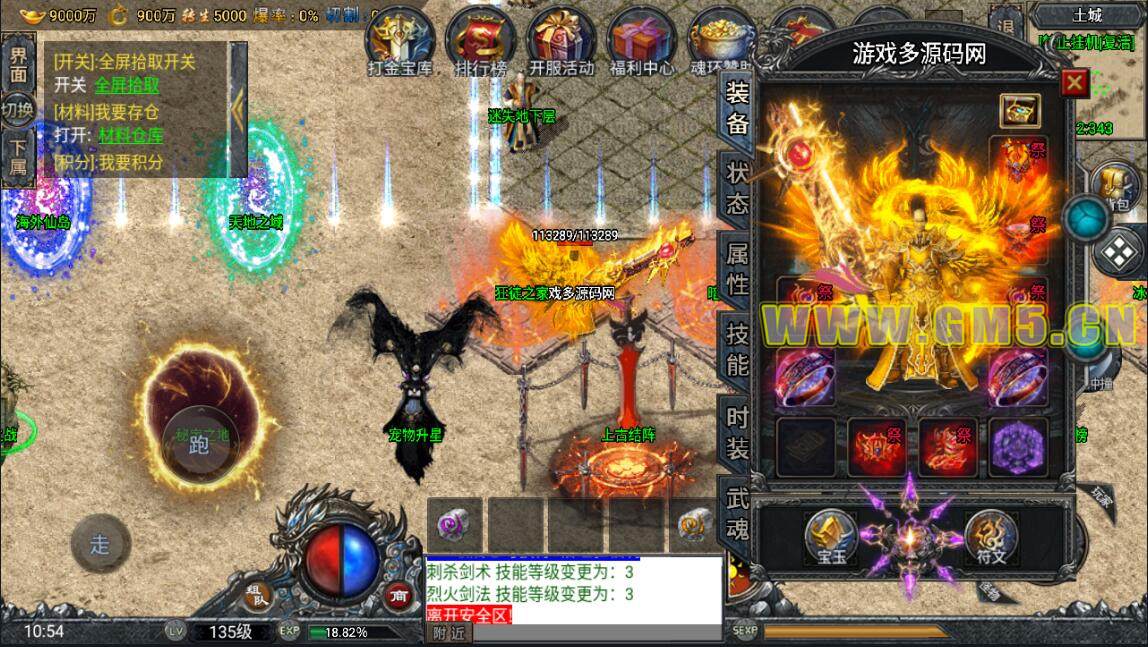Switch to the 武魂 martial soul tab
1148x647 pixels.
(x=737, y=512)
